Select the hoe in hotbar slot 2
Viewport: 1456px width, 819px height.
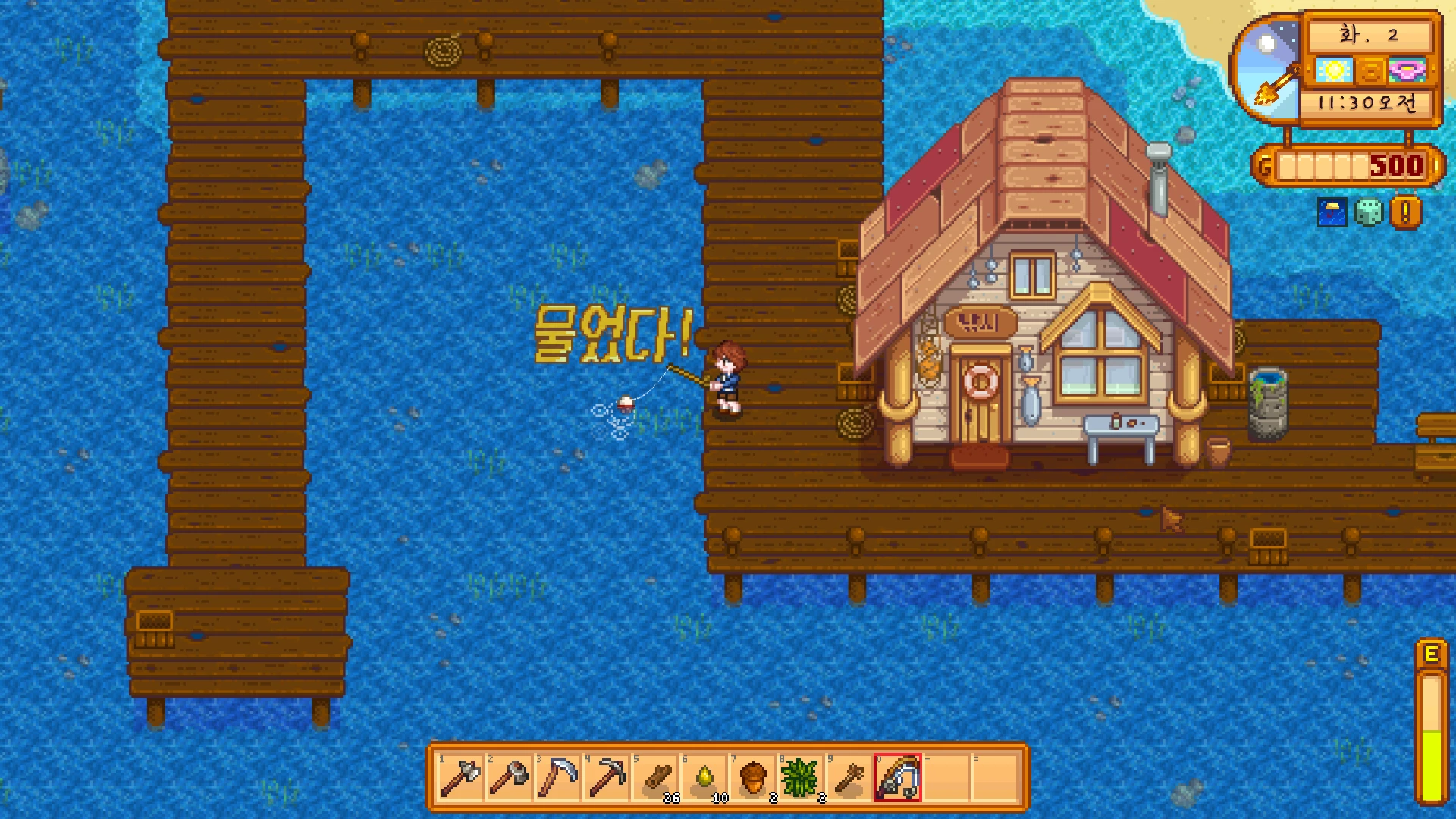pos(510,777)
